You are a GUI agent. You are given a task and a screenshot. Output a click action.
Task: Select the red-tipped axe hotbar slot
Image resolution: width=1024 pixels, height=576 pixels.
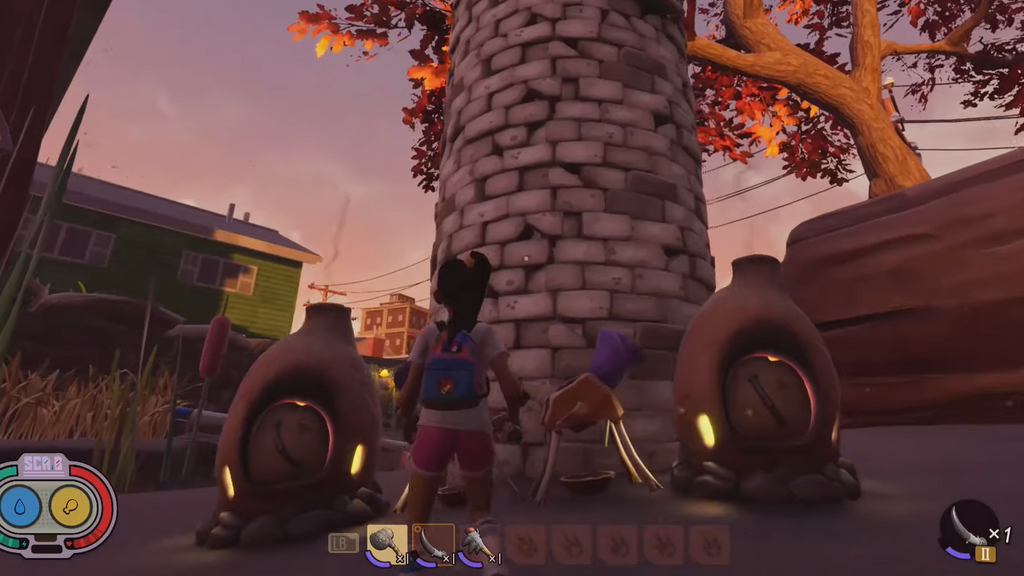tap(478, 545)
